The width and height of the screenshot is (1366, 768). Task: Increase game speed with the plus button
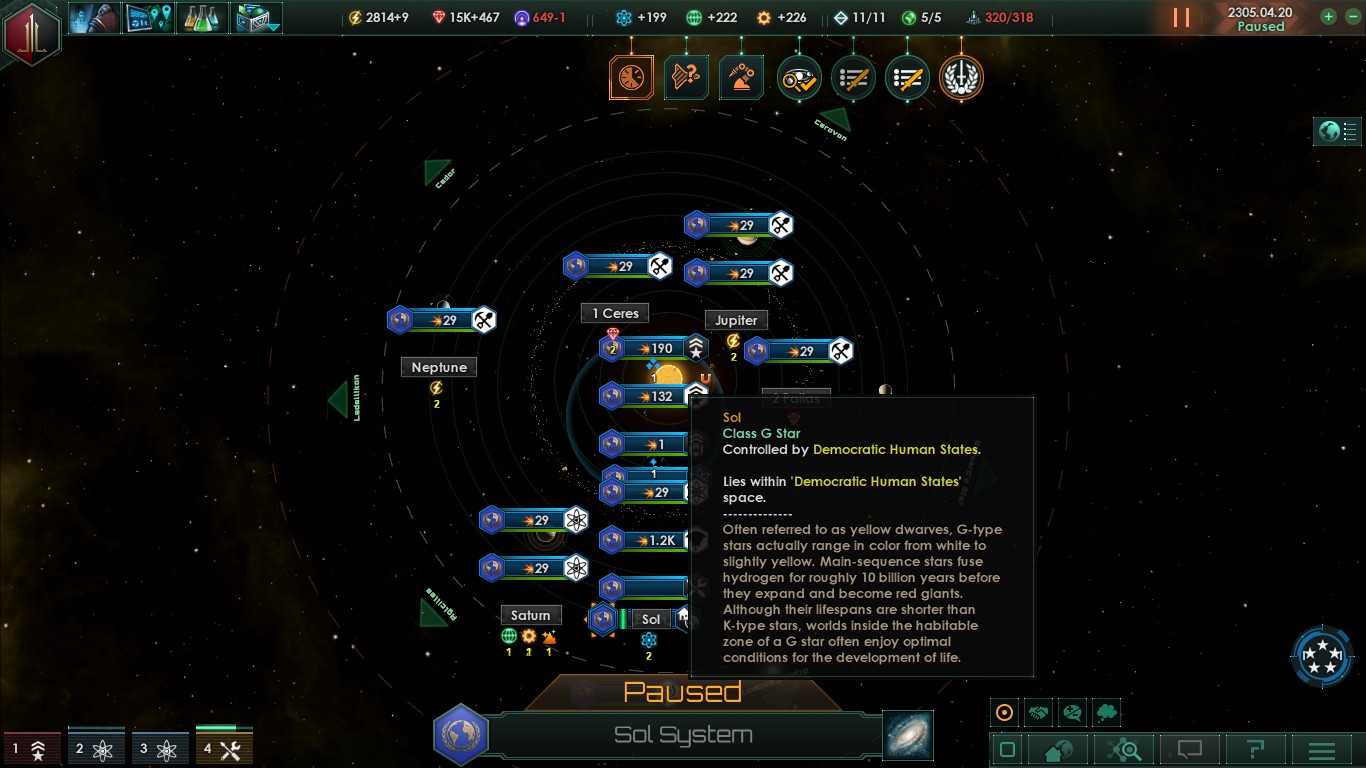click(1328, 17)
